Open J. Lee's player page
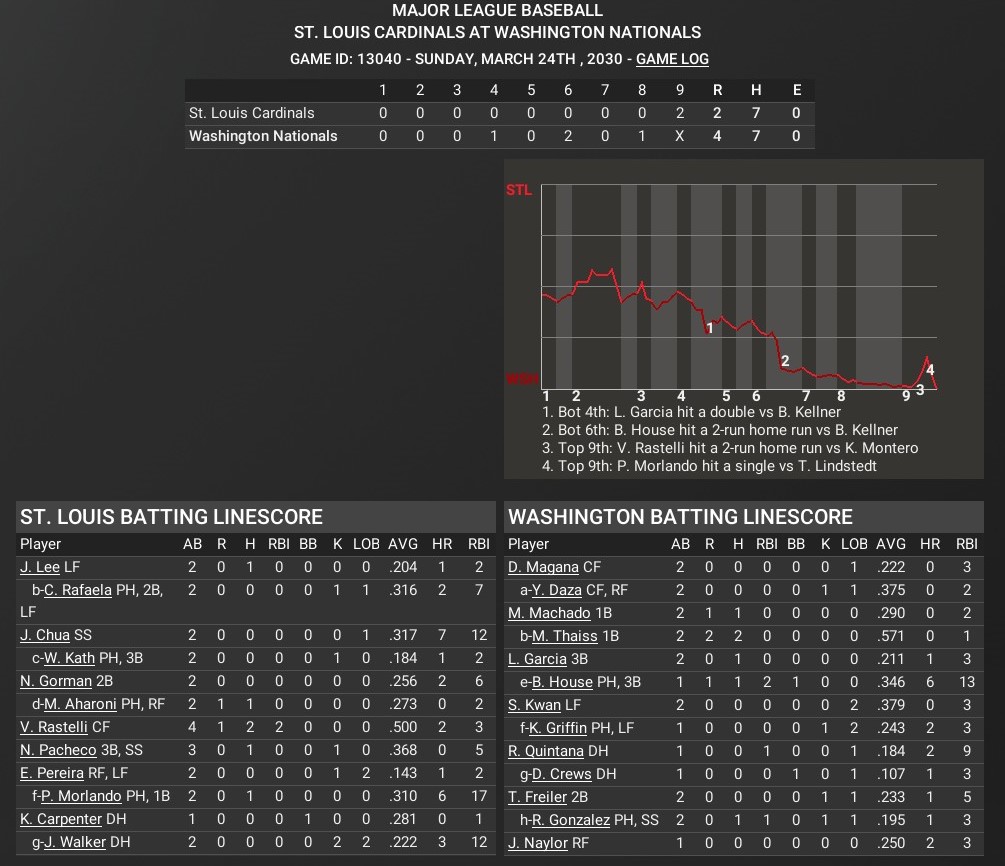The height and width of the screenshot is (866, 1005). [x=40, y=567]
